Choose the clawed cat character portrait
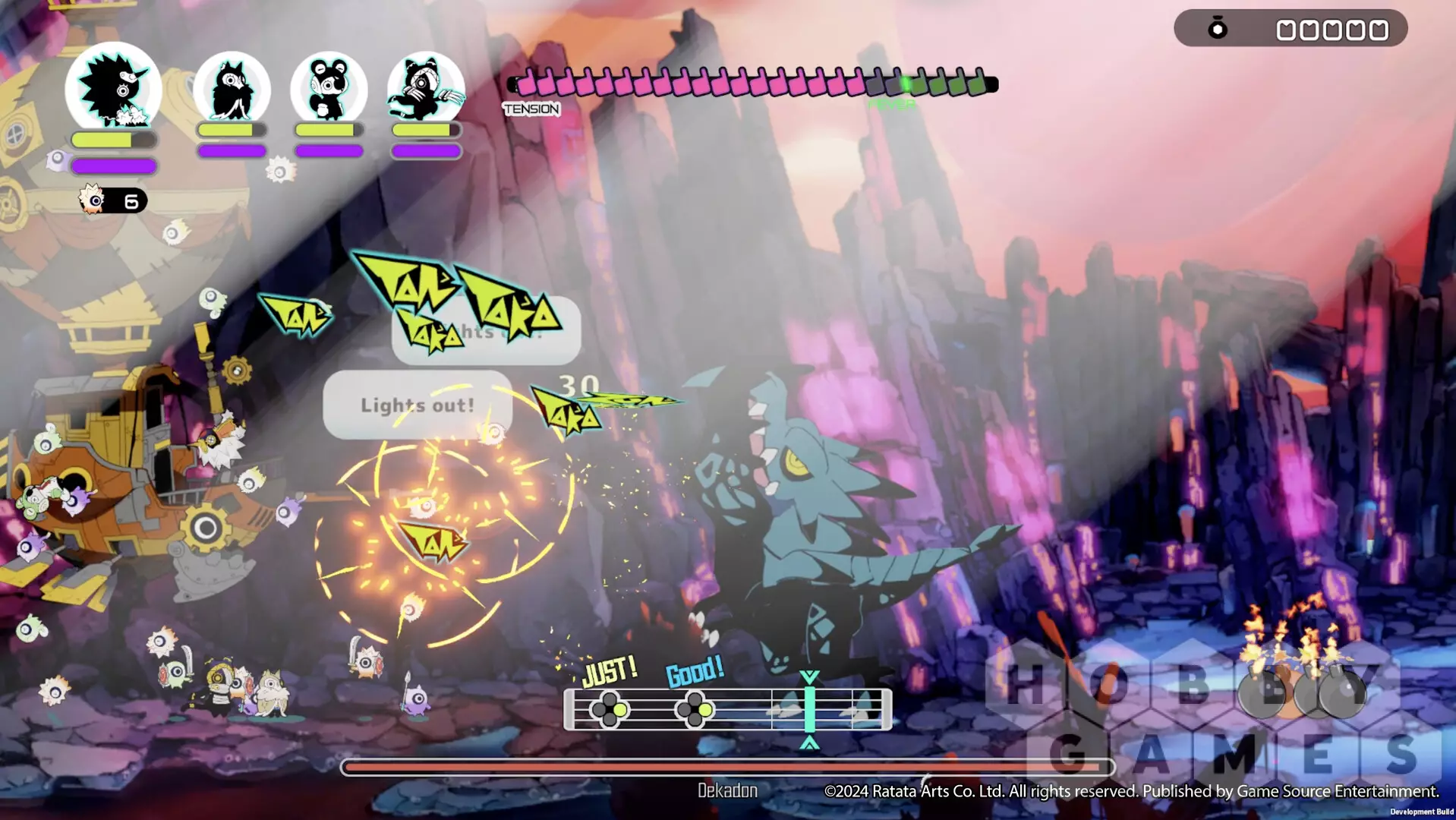 pos(425,90)
